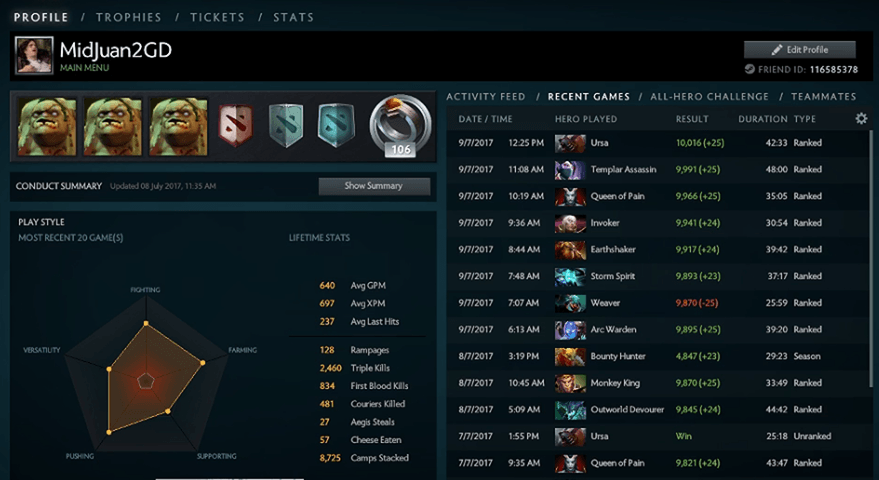Open recent games settings gear icon

[861, 119]
